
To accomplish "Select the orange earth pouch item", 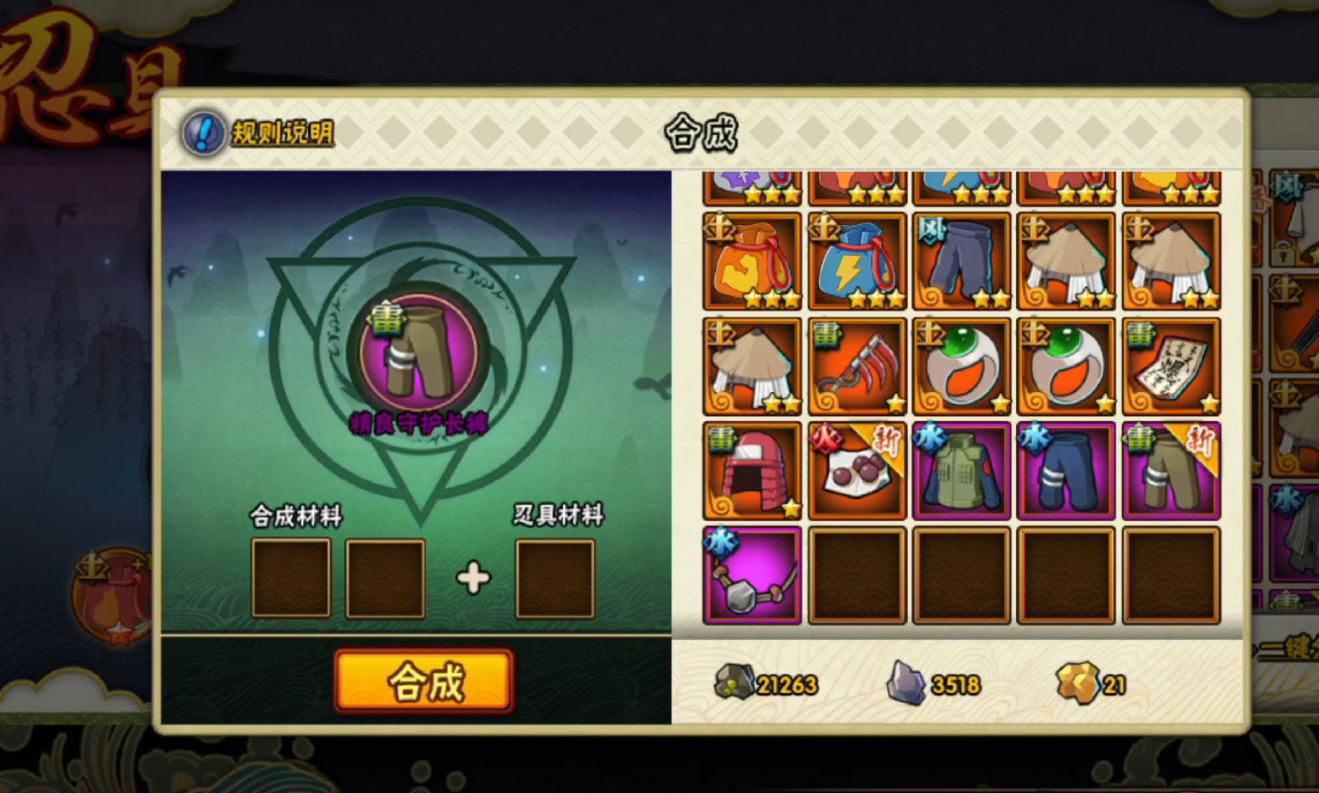I will [x=752, y=261].
